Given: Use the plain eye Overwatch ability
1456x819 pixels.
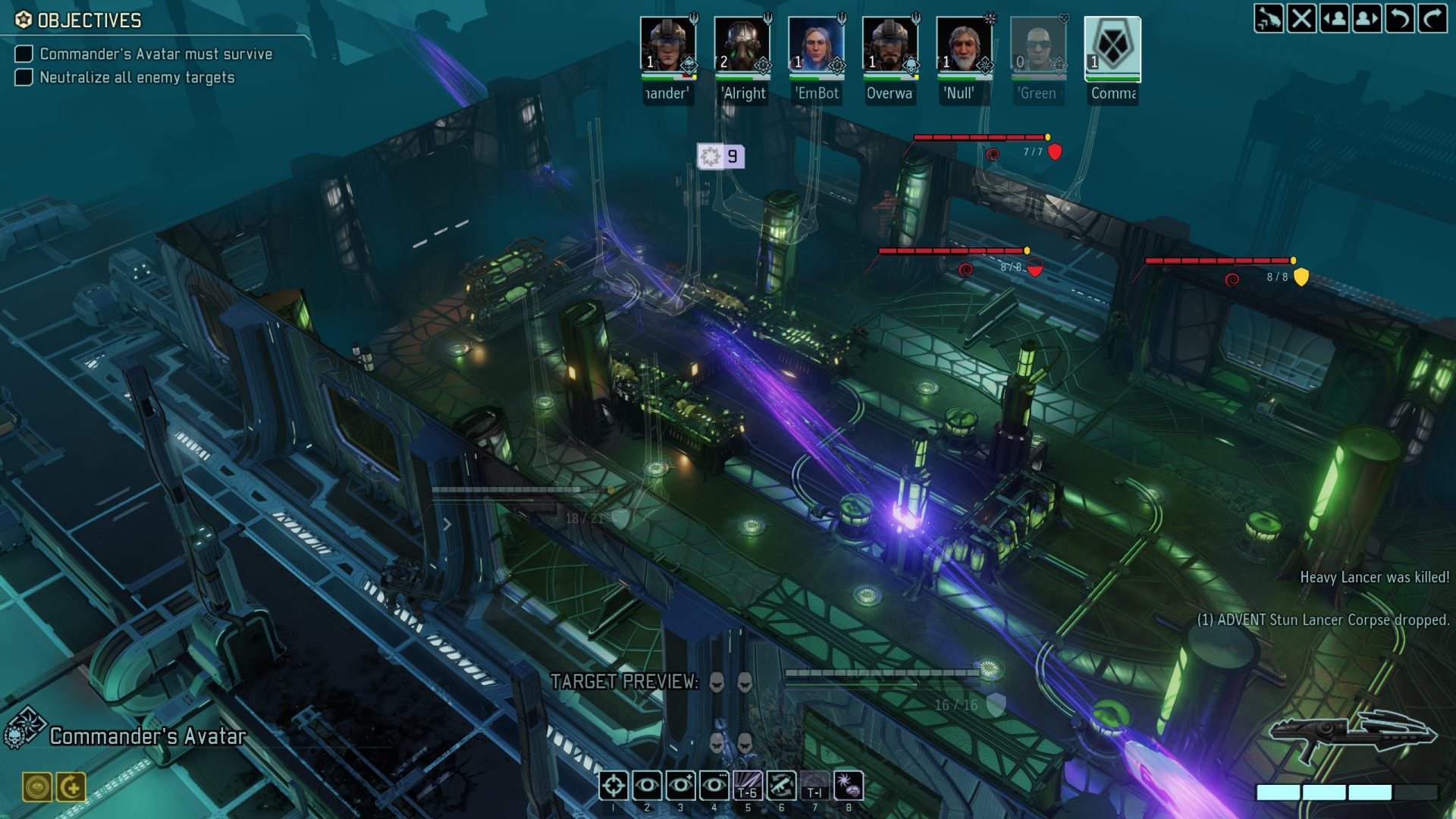Looking at the screenshot, I should pos(647,786).
